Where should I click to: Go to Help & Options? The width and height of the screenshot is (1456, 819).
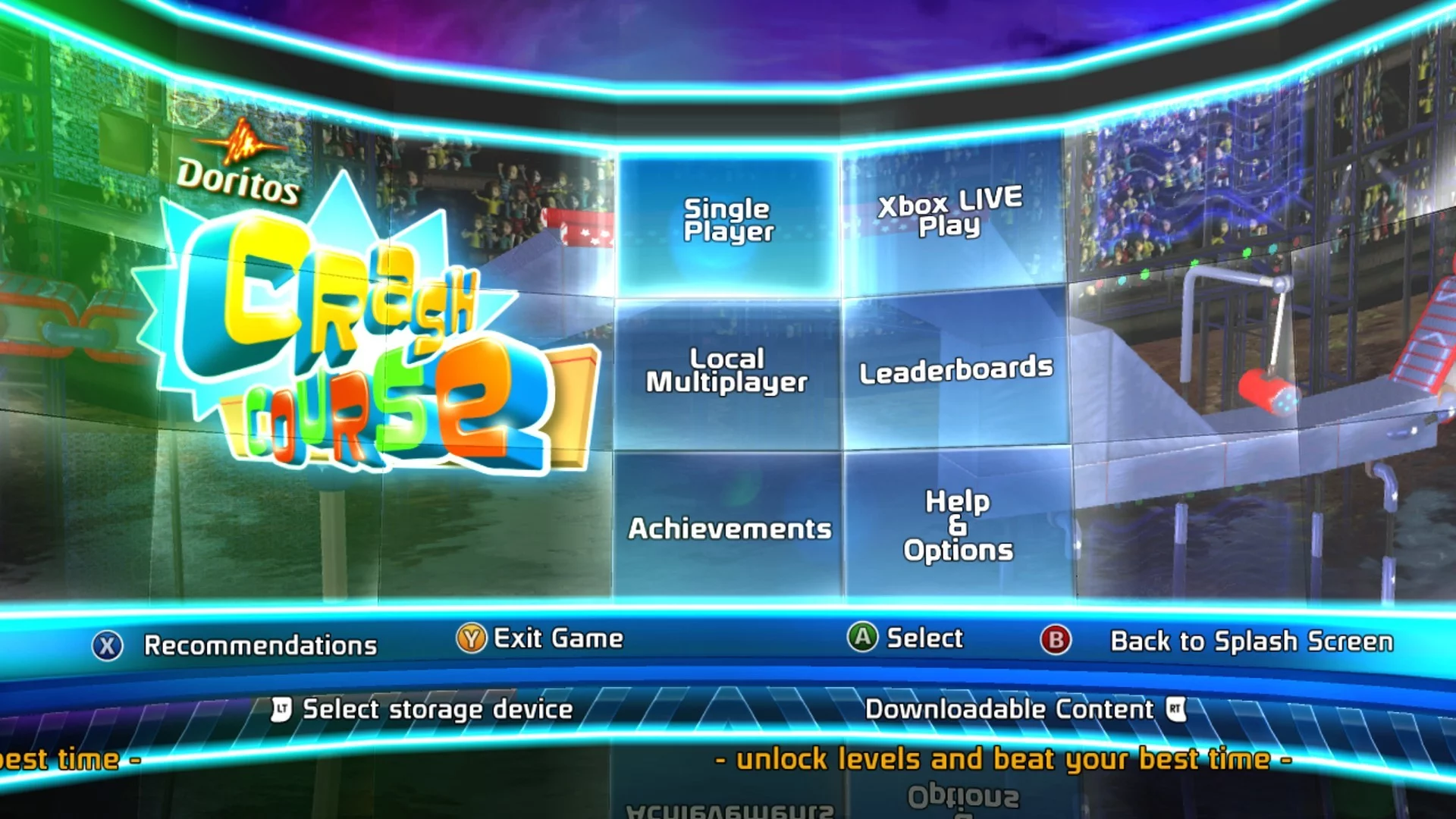pyautogui.click(x=958, y=525)
